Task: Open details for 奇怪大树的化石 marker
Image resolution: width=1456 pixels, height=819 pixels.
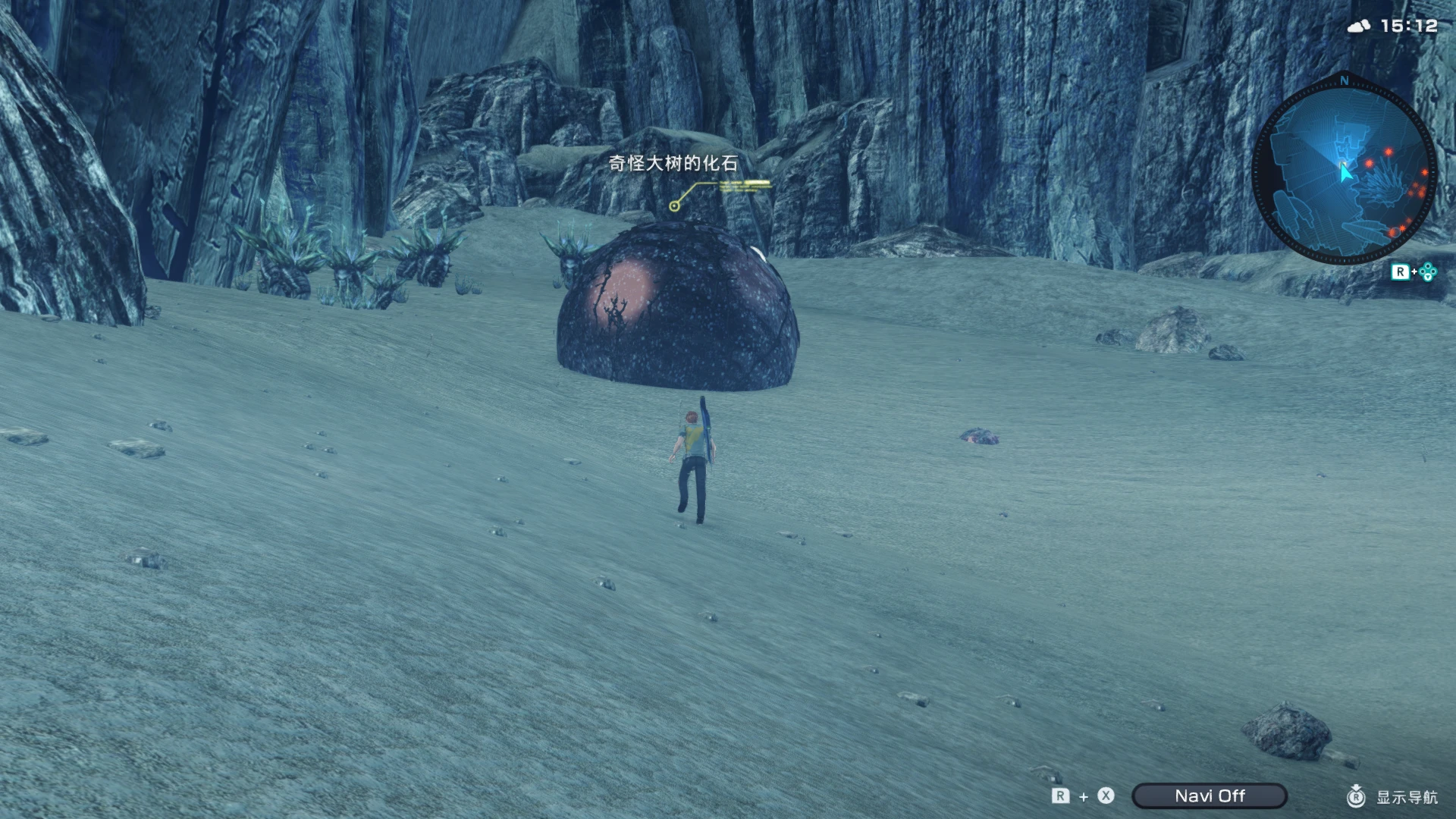Action: 675,162
